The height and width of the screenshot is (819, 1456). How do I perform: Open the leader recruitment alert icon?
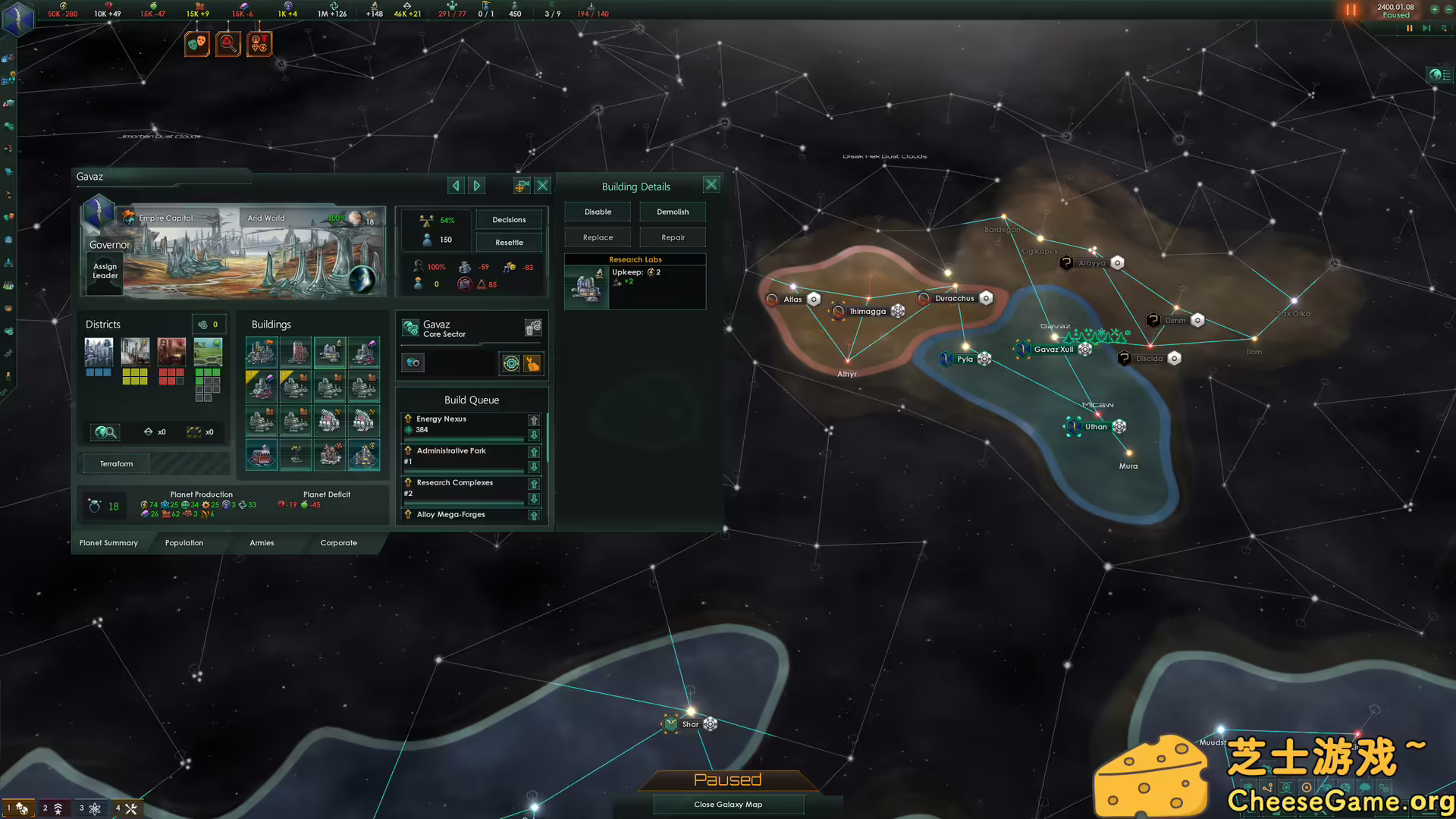259,43
